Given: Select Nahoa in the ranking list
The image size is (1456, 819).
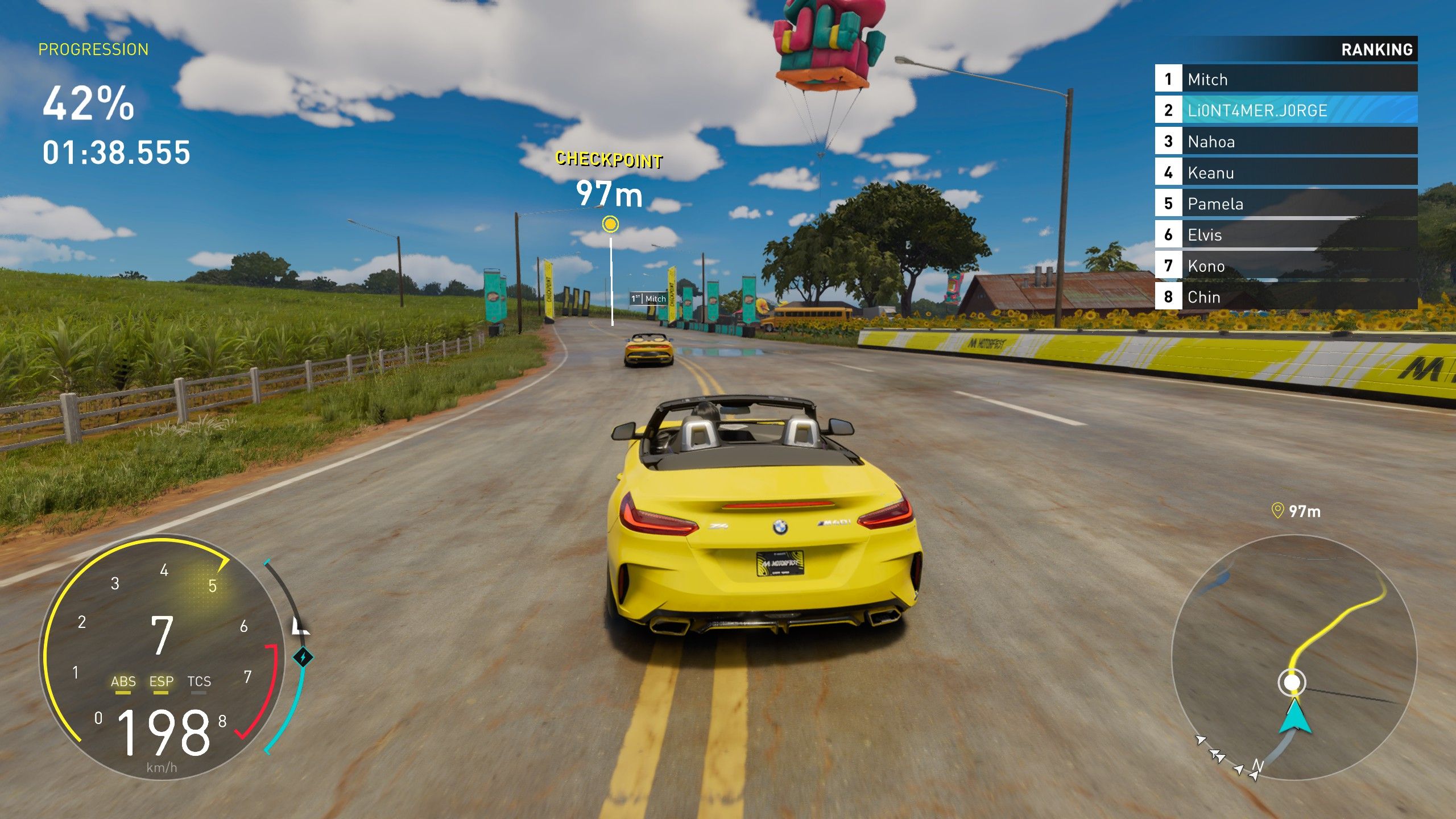Looking at the screenshot, I should point(1285,142).
